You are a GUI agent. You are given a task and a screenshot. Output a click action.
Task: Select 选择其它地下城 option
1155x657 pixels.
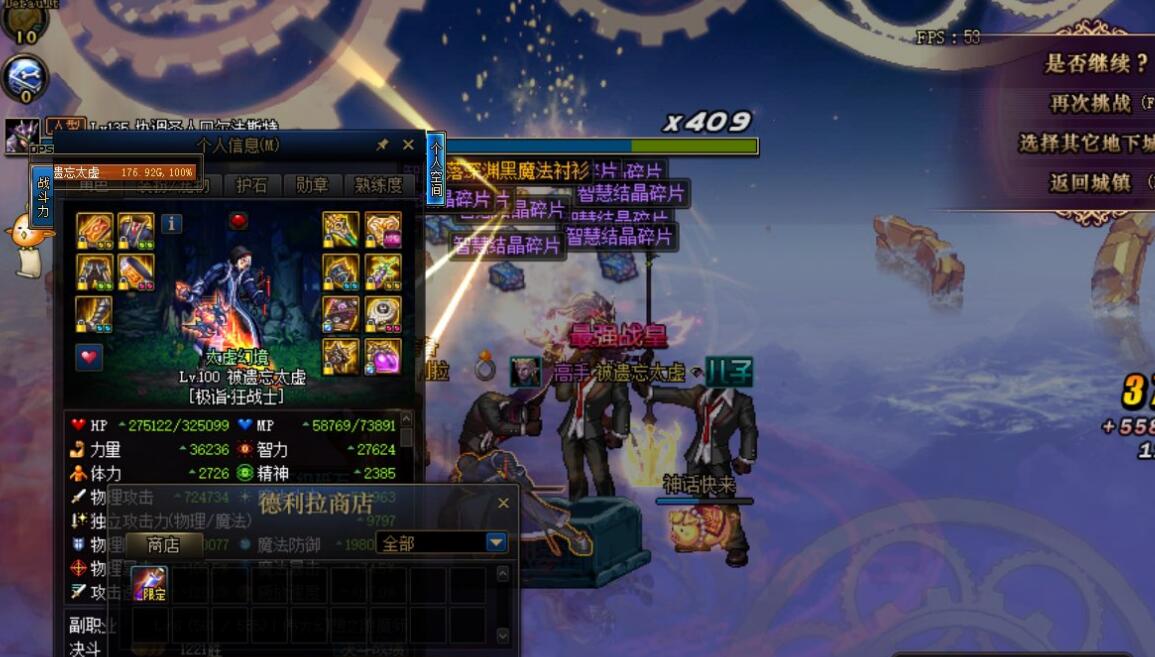1085,143
